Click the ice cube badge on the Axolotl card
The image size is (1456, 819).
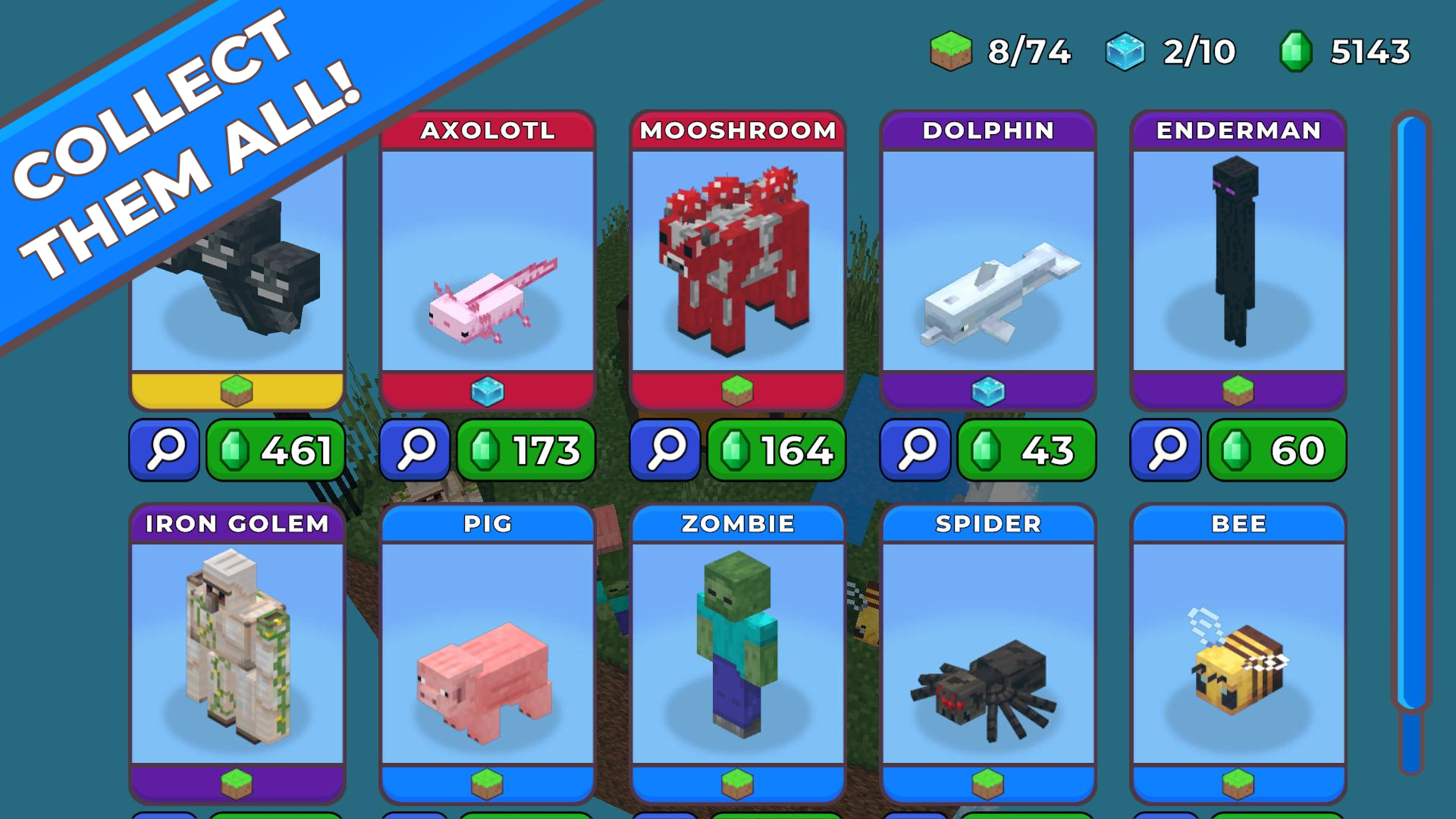point(489,391)
